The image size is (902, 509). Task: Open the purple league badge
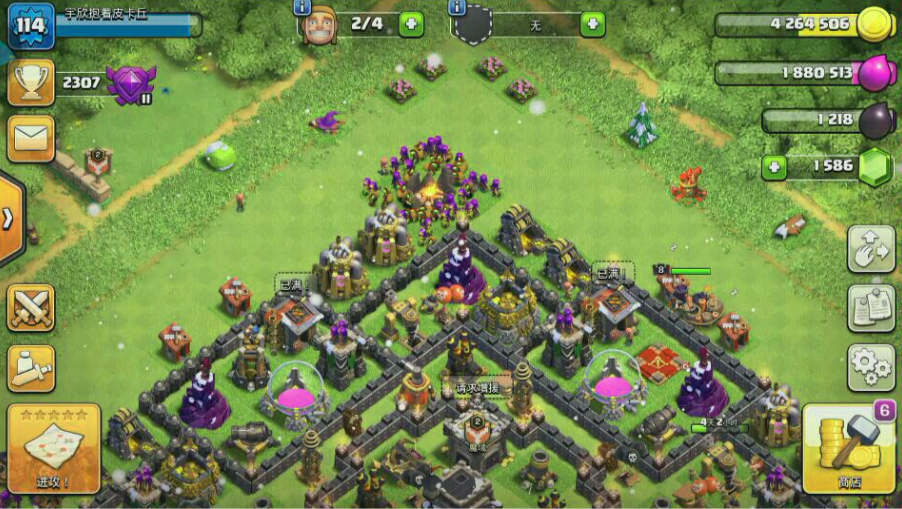[x=130, y=84]
